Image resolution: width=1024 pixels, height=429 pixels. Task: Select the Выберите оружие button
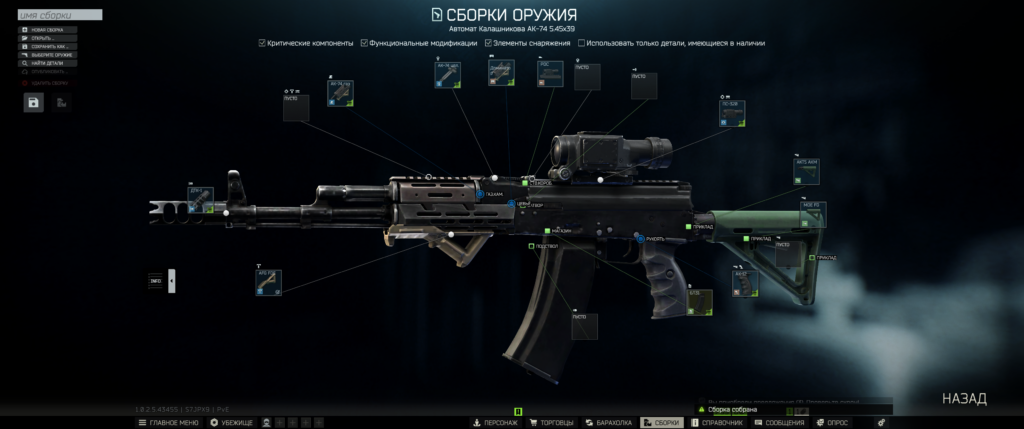[x=47, y=55]
